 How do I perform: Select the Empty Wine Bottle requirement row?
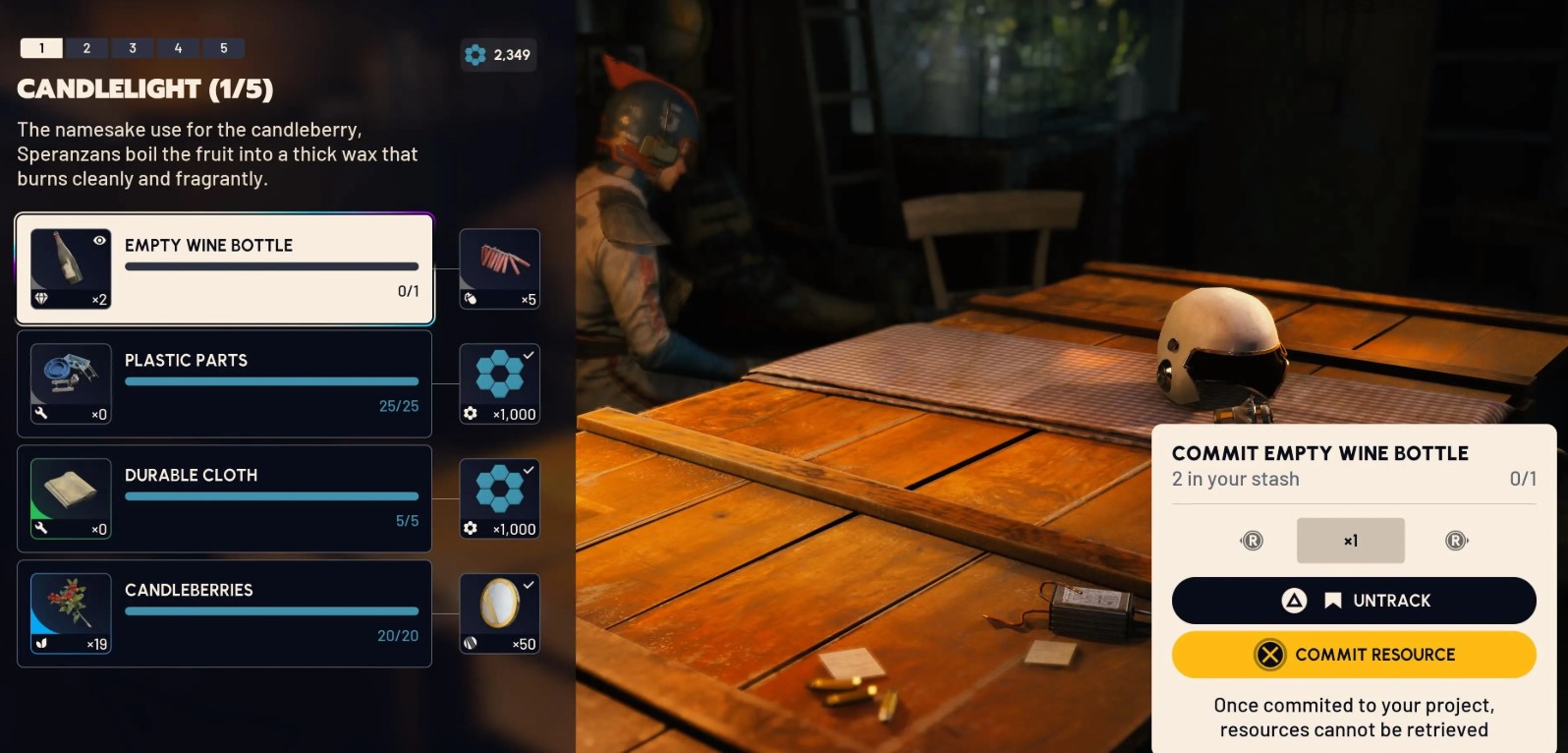tap(225, 268)
